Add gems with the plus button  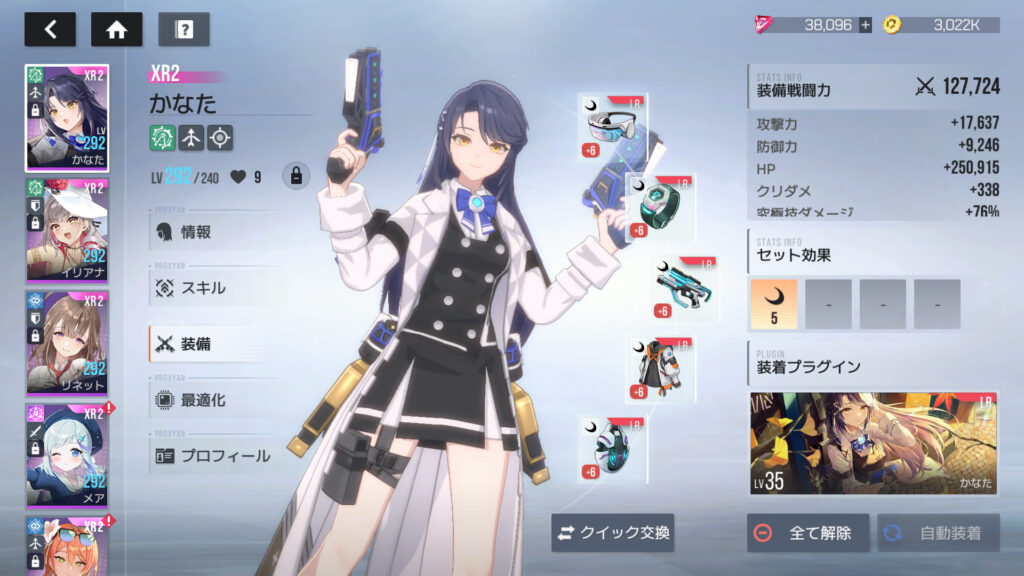[x=865, y=25]
